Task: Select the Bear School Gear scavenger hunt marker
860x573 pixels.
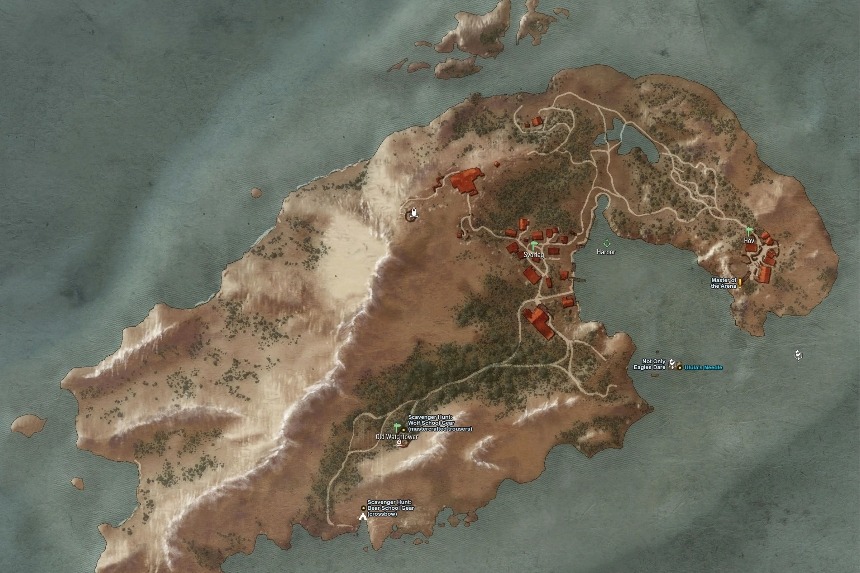Action: pyautogui.click(x=363, y=508)
